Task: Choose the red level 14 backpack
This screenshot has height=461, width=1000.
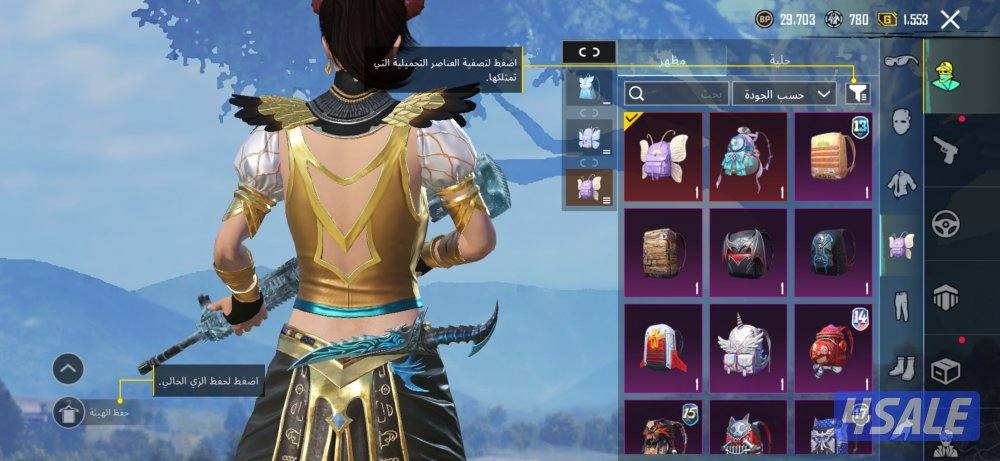Action: [x=832, y=347]
